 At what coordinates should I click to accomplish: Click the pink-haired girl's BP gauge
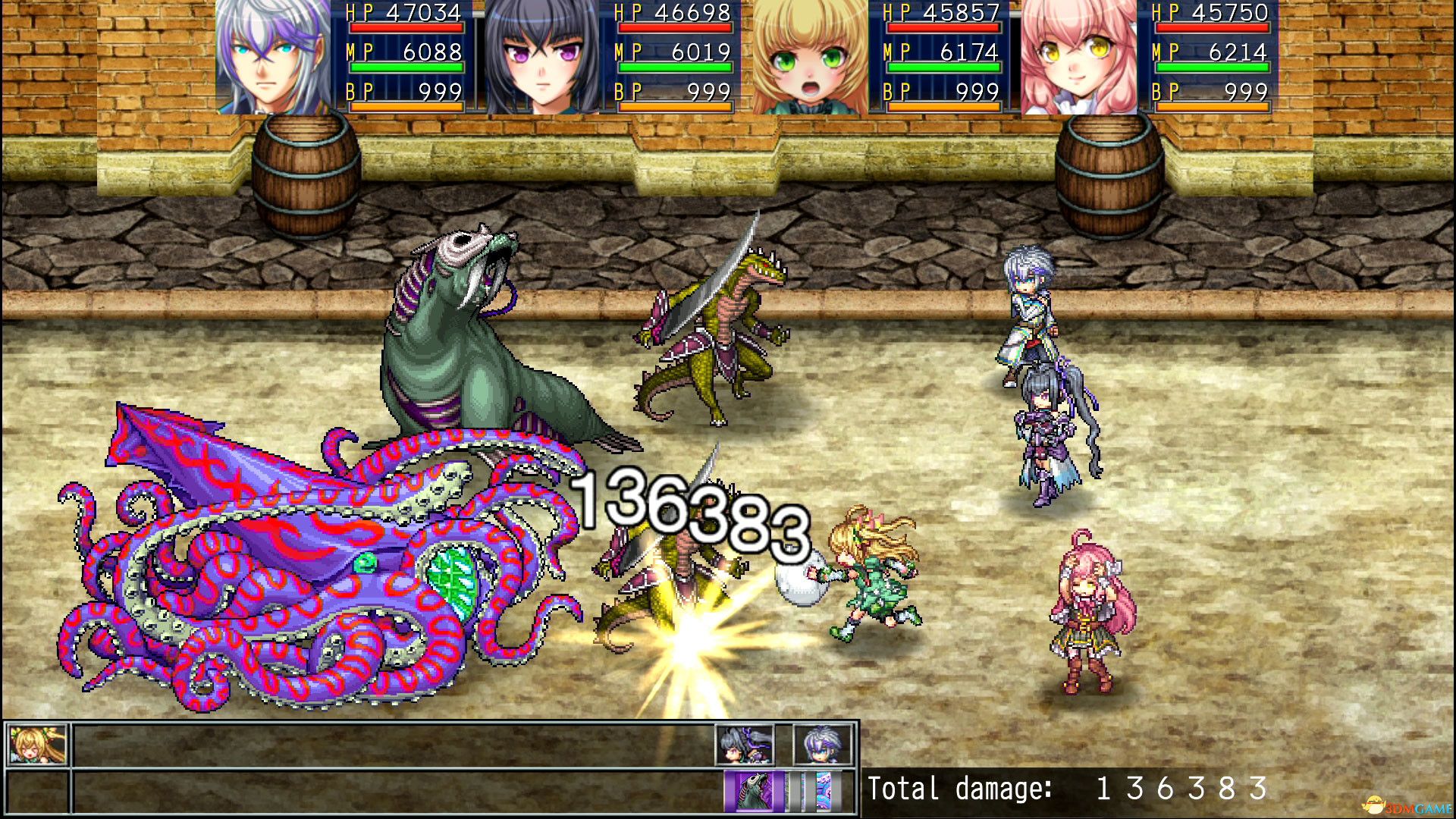1213,108
